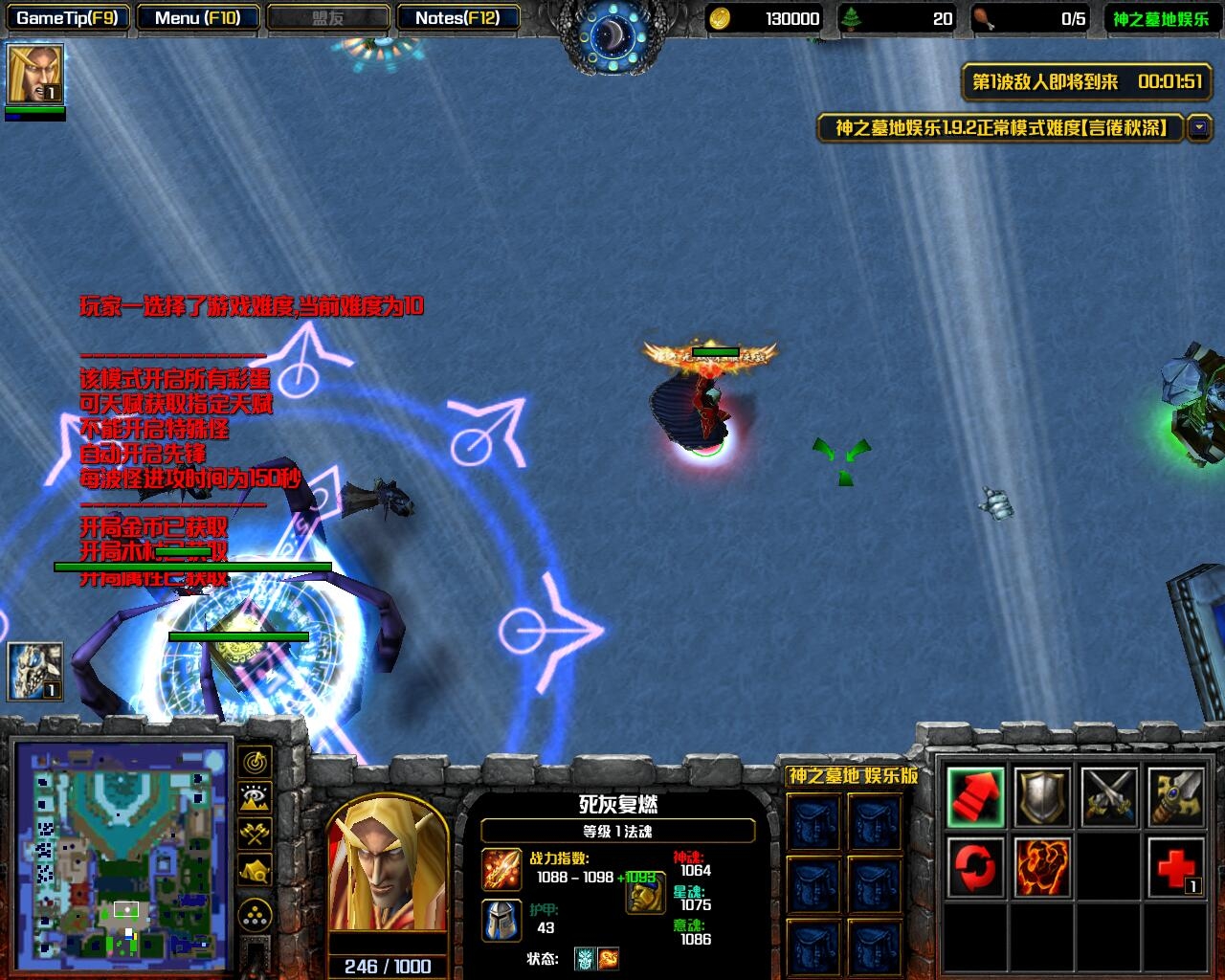Toggle minimap terrain display eye button
Screen dimensions: 1225x980
(255, 797)
